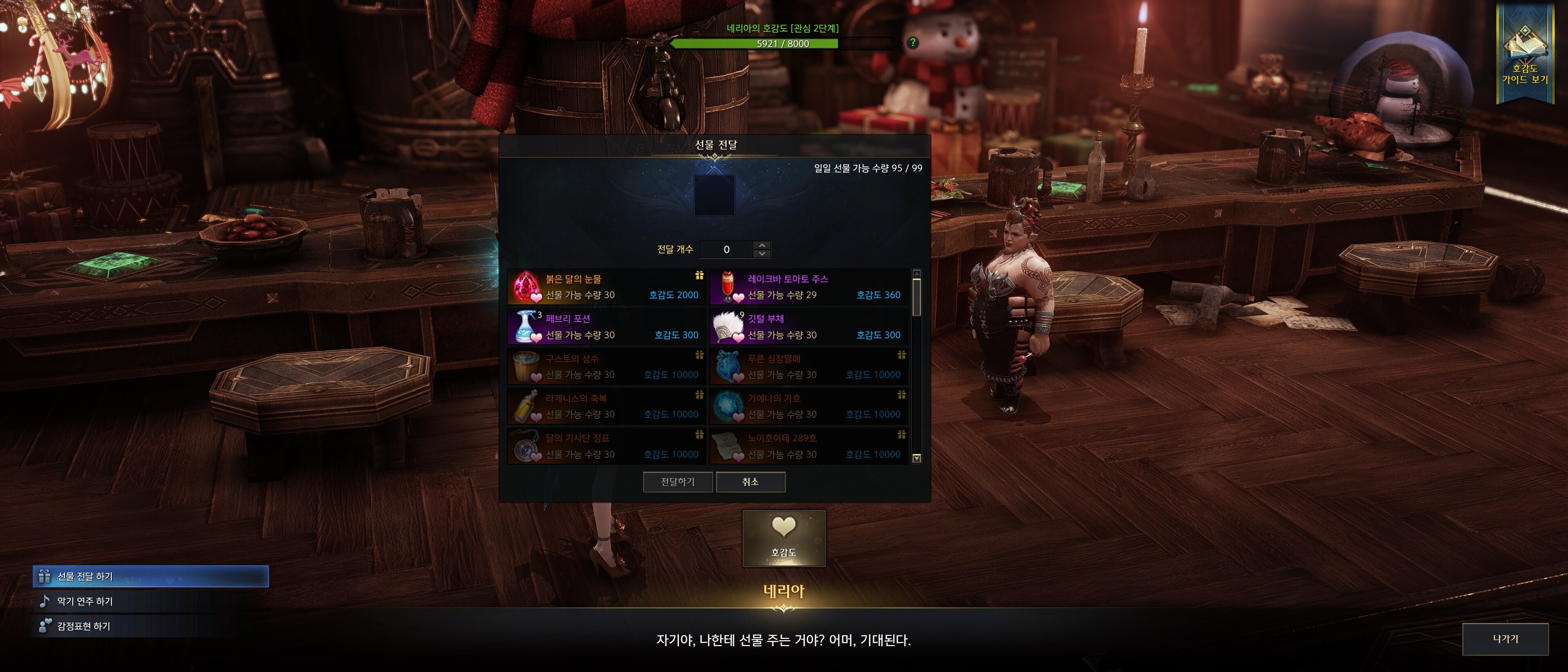
Task: Choose the 푸른 심장열매 gift row
Action: coord(809,366)
